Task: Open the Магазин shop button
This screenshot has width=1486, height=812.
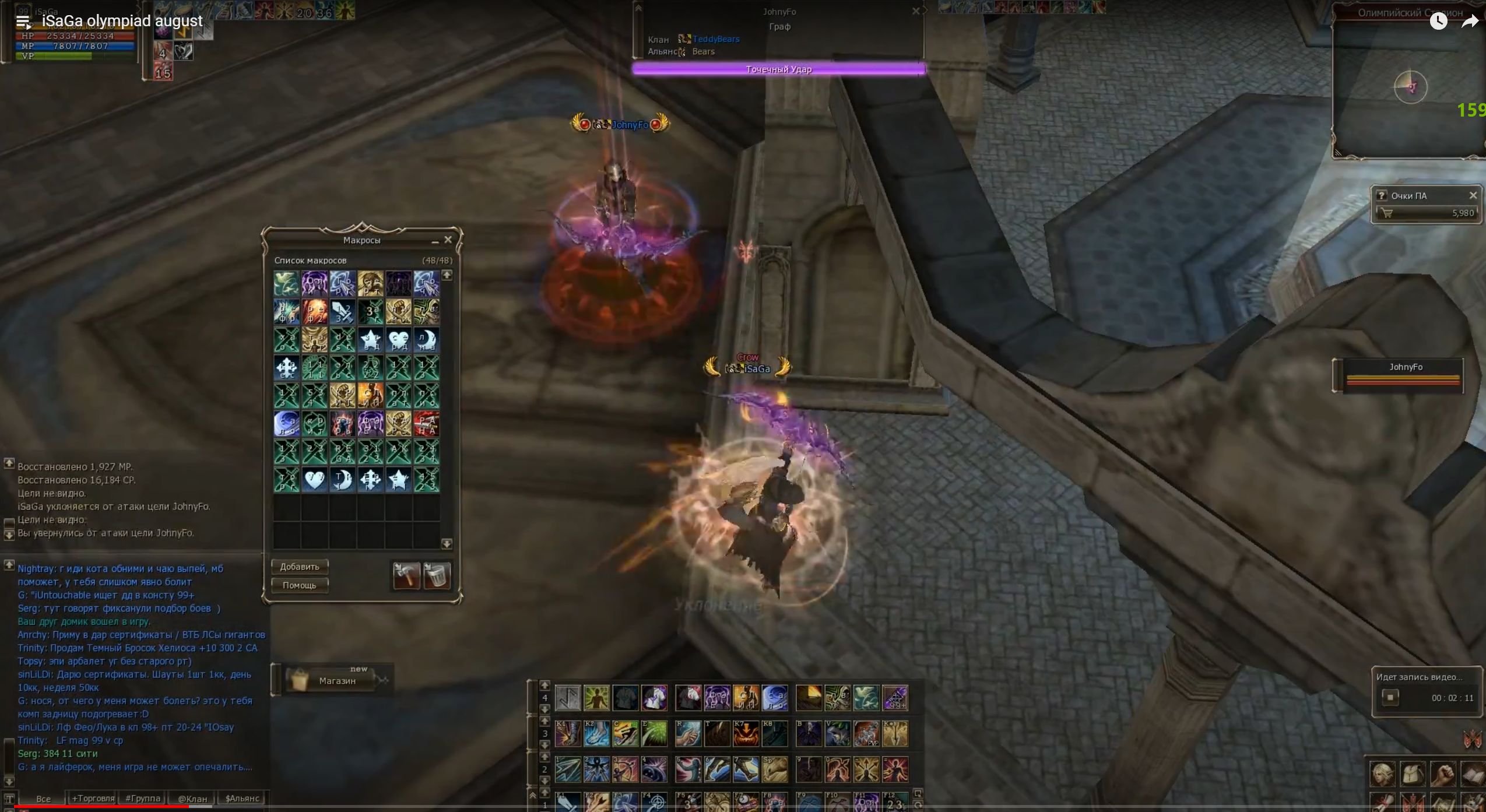Action: click(337, 680)
